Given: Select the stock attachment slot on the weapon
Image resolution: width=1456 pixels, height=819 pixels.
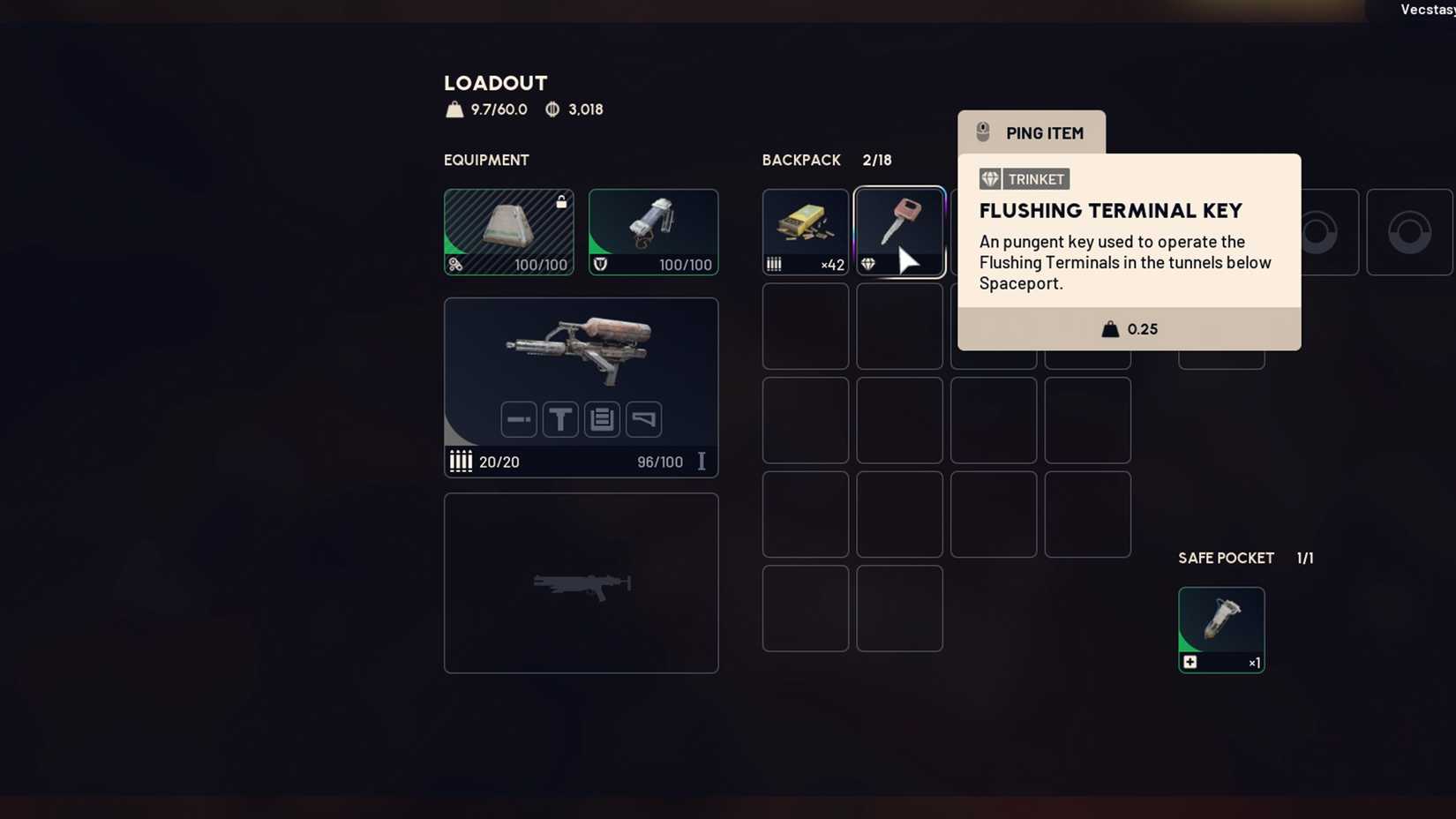Looking at the screenshot, I should click(643, 419).
